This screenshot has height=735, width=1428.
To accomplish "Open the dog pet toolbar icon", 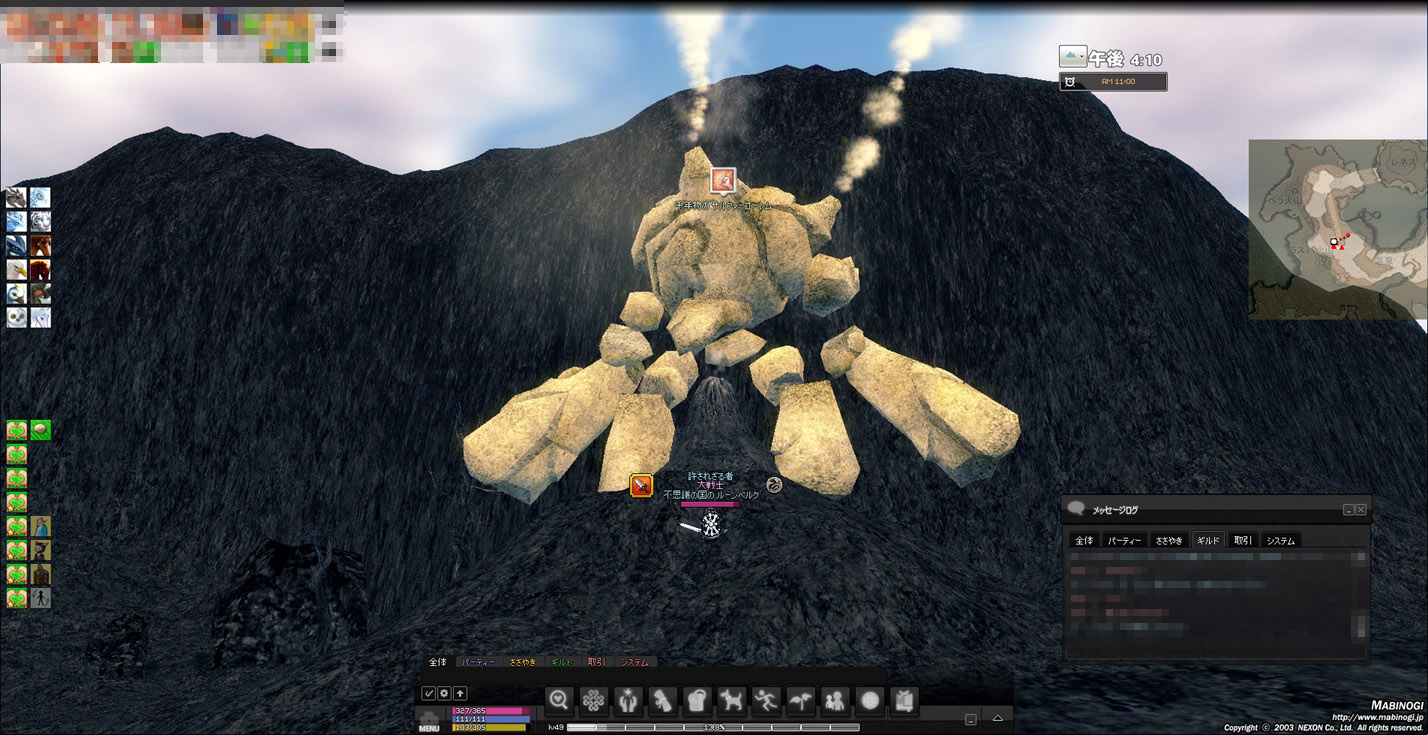I will click(x=731, y=701).
